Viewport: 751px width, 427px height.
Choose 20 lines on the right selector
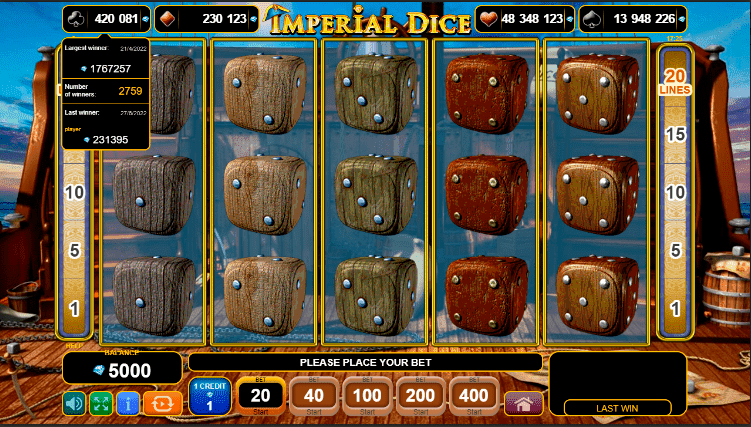pyautogui.click(x=675, y=80)
